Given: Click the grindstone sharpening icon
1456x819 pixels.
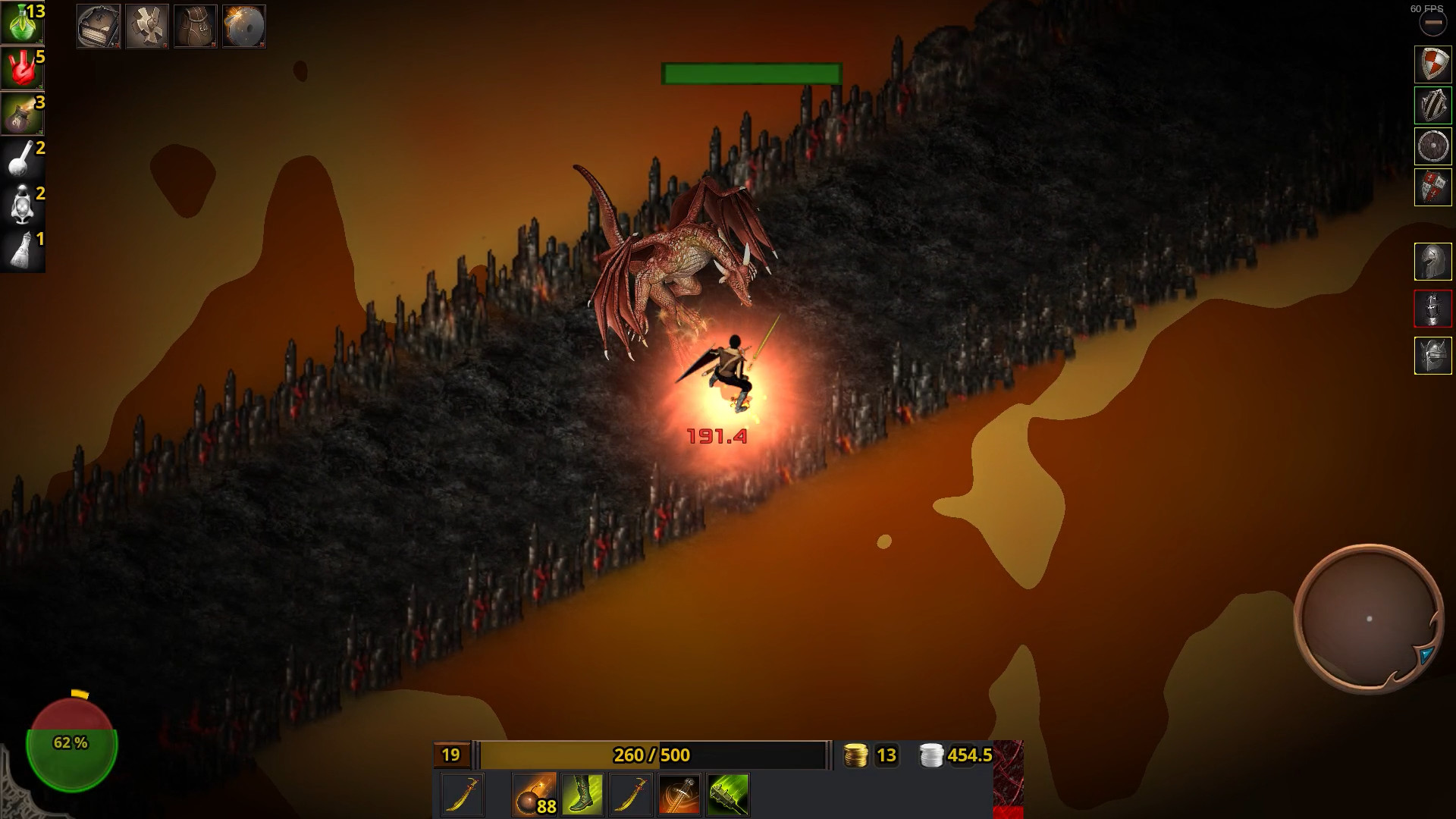Looking at the screenshot, I should click(x=244, y=27).
